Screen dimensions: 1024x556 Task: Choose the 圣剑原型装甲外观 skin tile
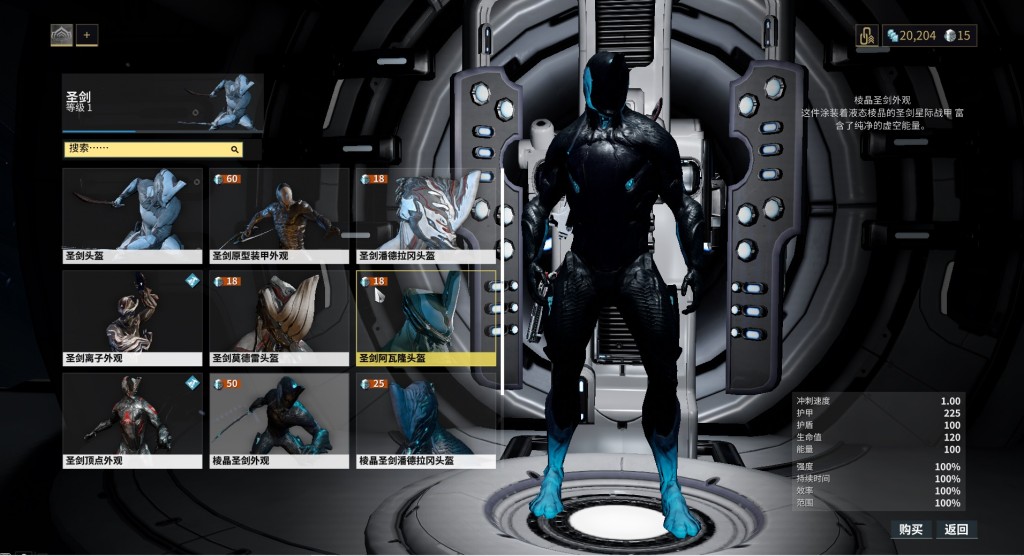pos(279,214)
